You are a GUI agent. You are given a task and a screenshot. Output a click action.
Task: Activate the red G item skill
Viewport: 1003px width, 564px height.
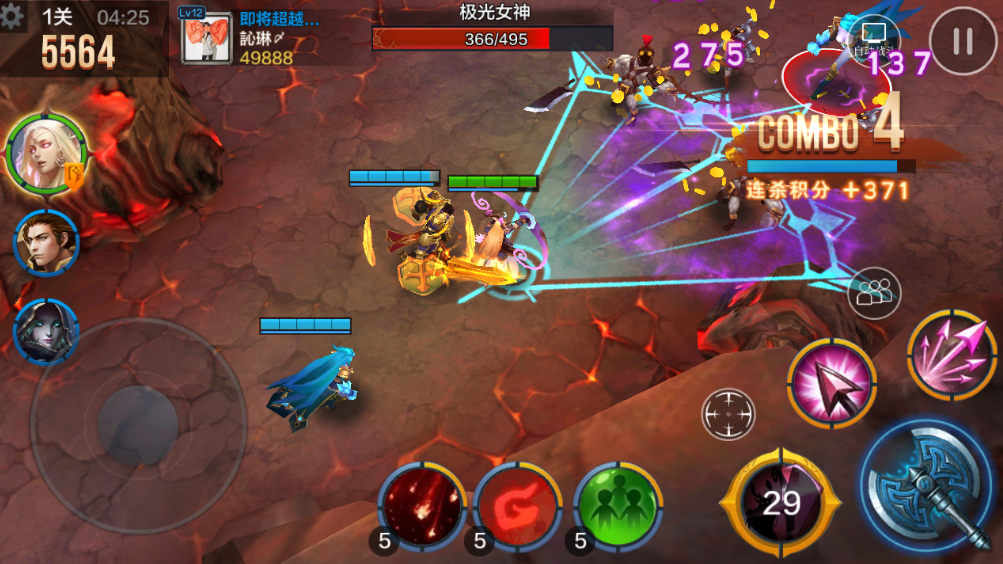coord(517,505)
